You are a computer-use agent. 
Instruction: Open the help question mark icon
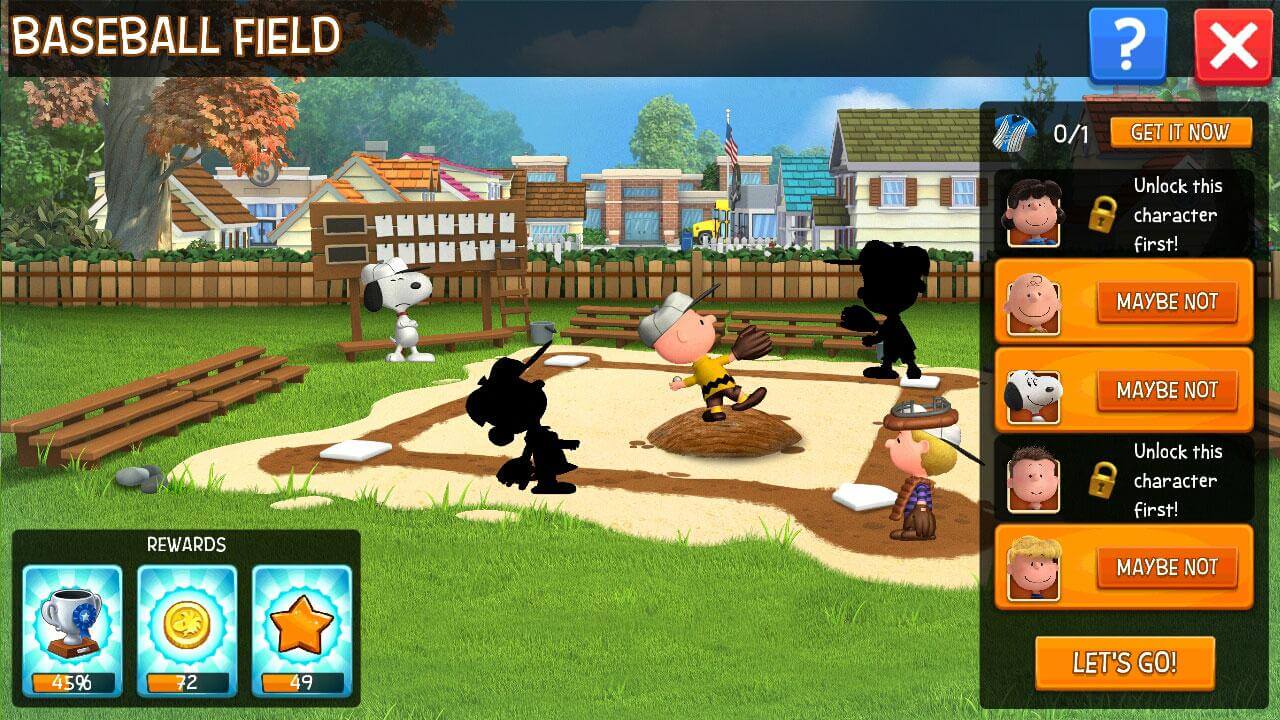point(1126,42)
